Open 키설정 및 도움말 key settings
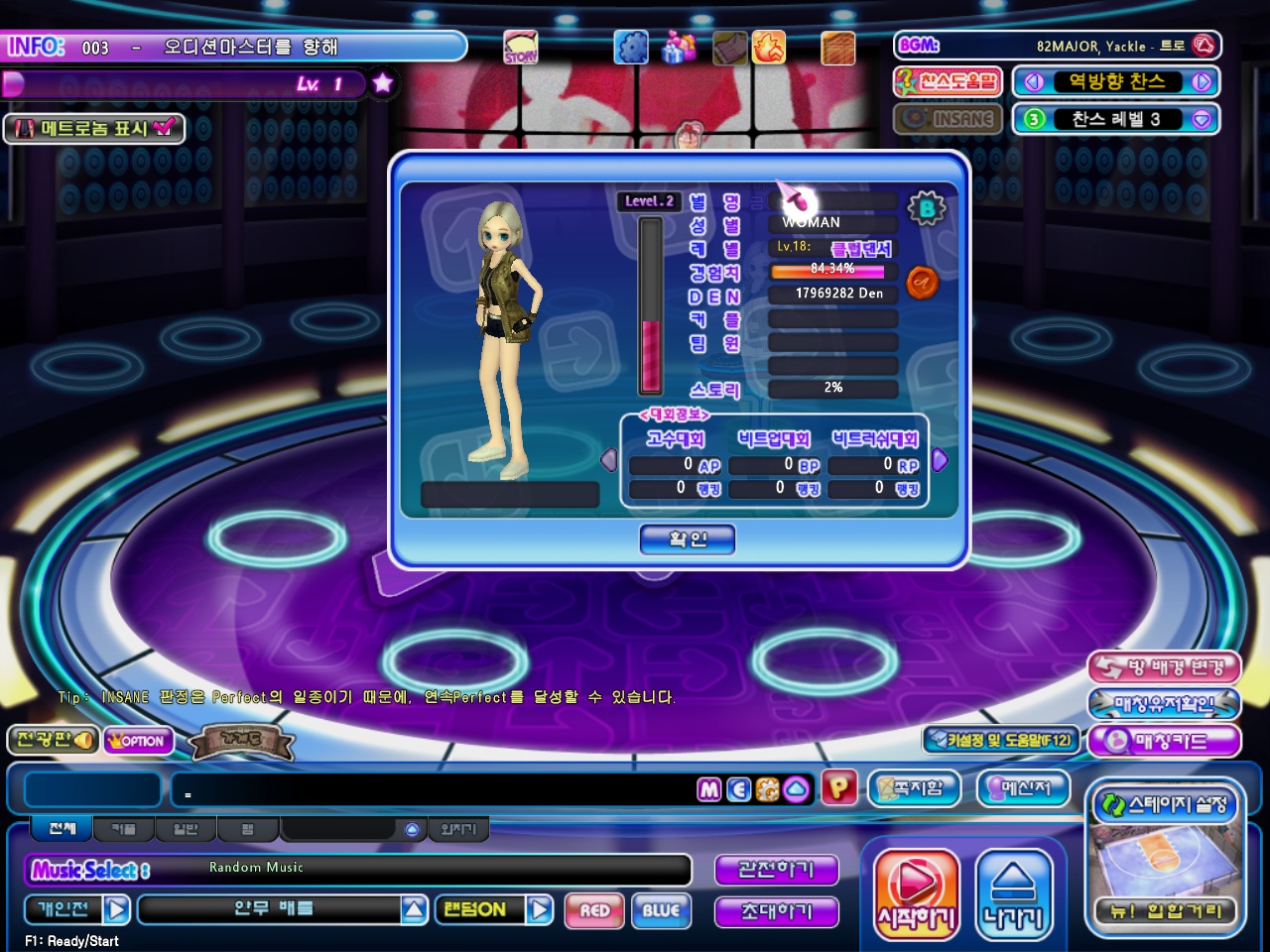The image size is (1270, 952). pyautogui.click(x=1000, y=740)
